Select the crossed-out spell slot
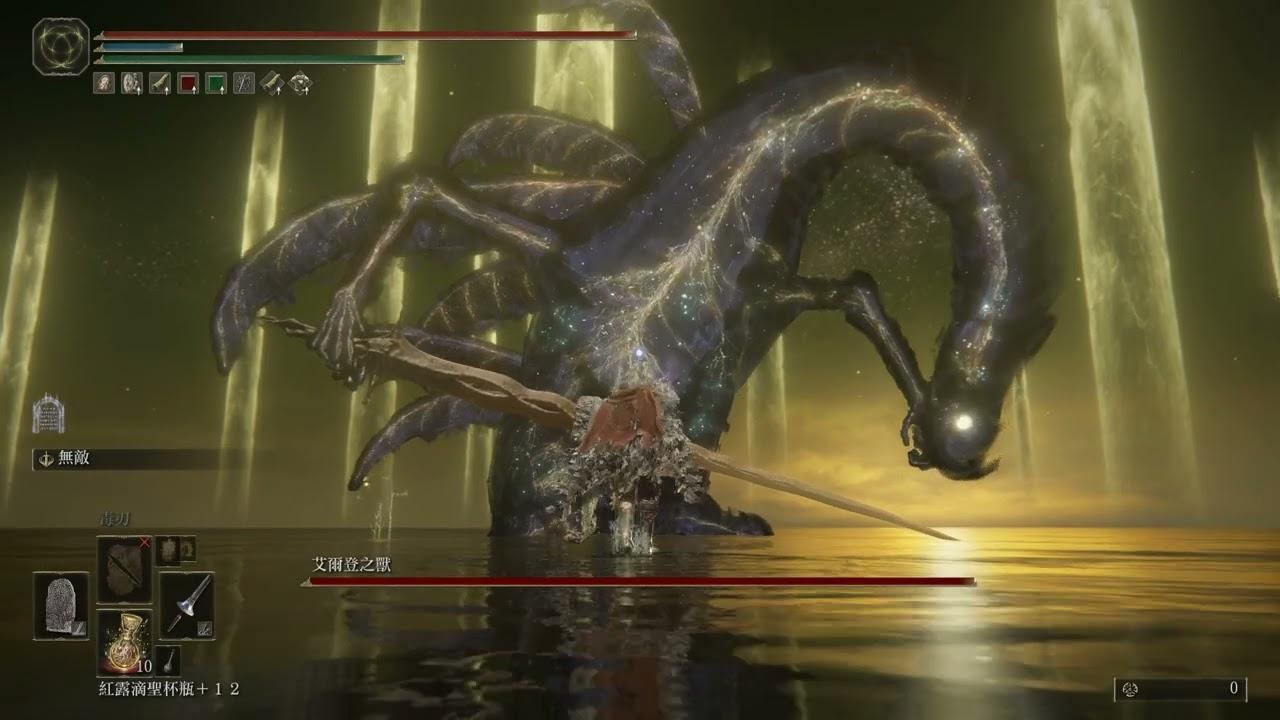Viewport: 1280px width, 720px height. pos(124,569)
